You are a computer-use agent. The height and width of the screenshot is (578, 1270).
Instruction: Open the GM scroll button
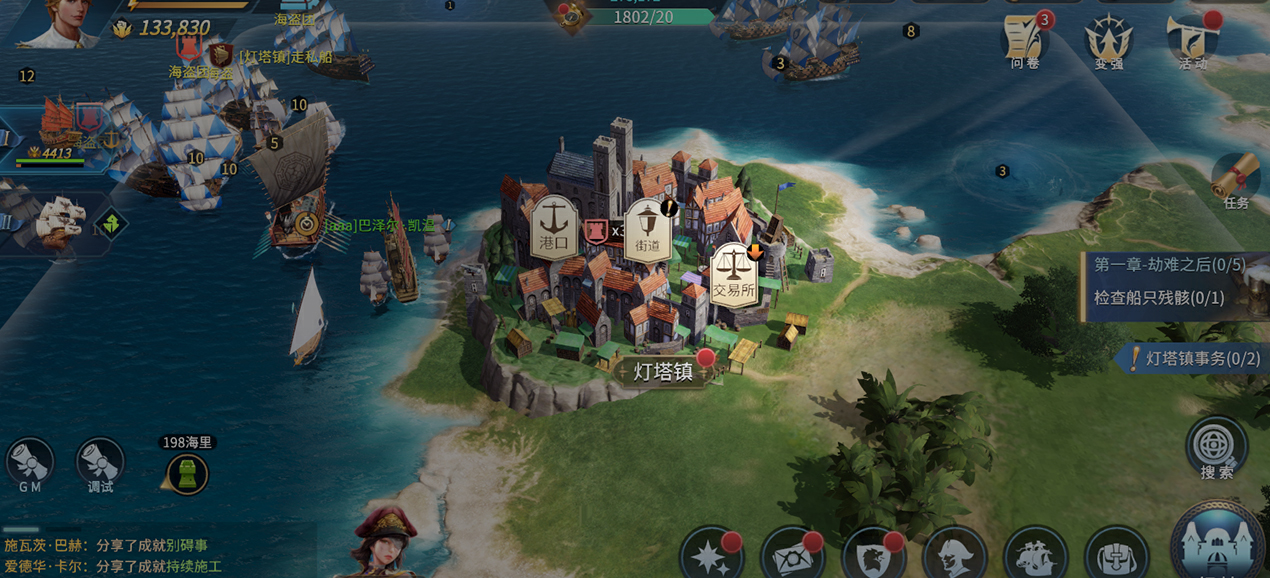(x=29, y=464)
